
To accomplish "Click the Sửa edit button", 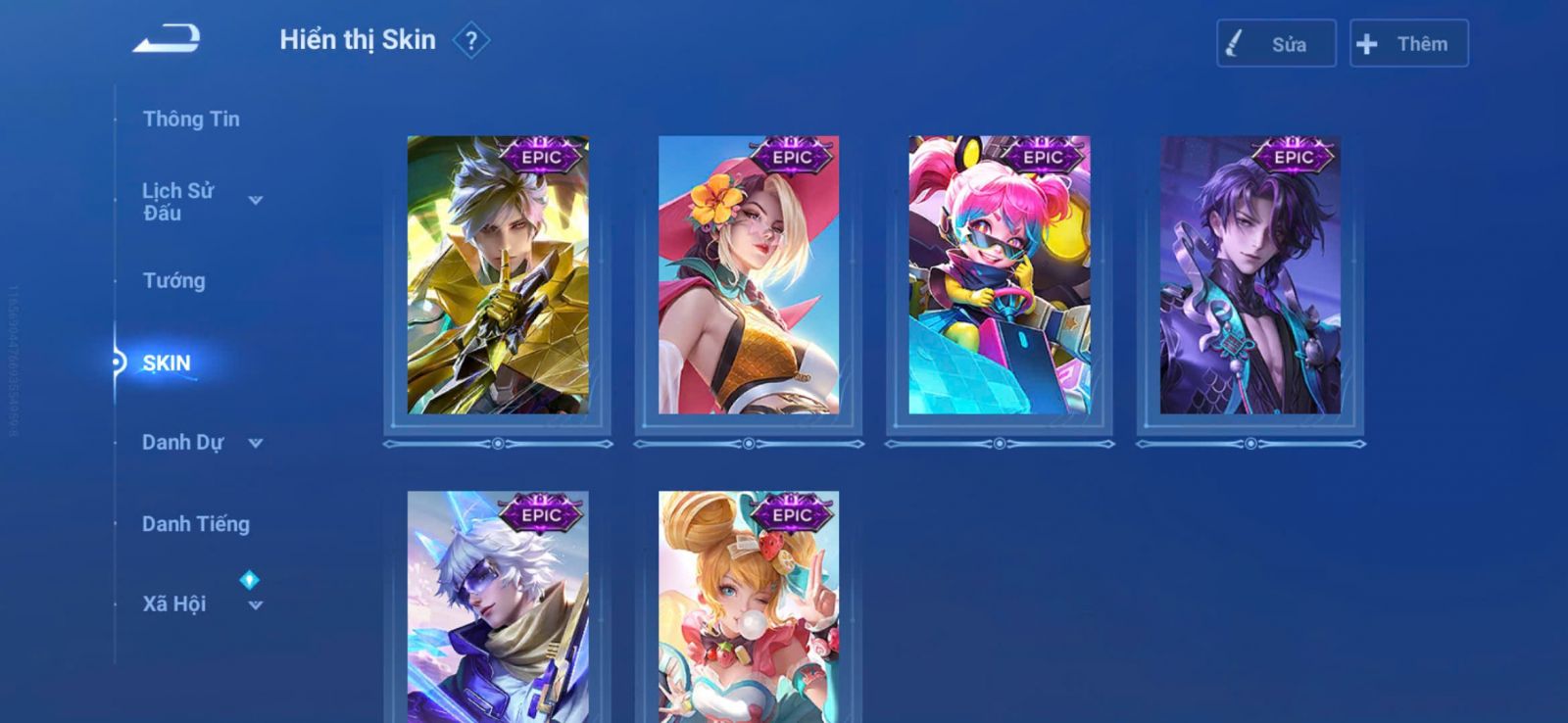I will point(1276,44).
